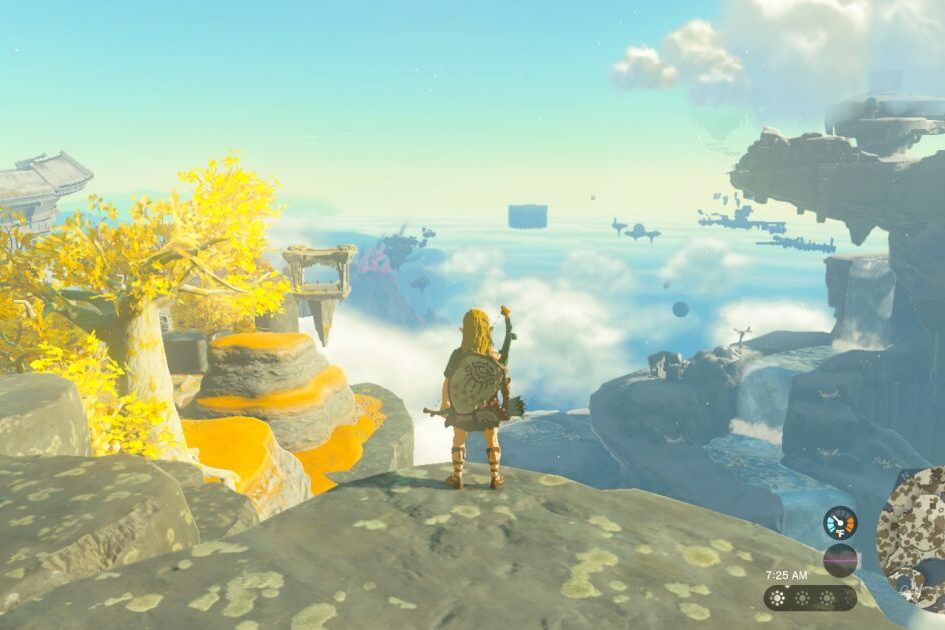Click the sunny weather forecast bar

[809, 598]
